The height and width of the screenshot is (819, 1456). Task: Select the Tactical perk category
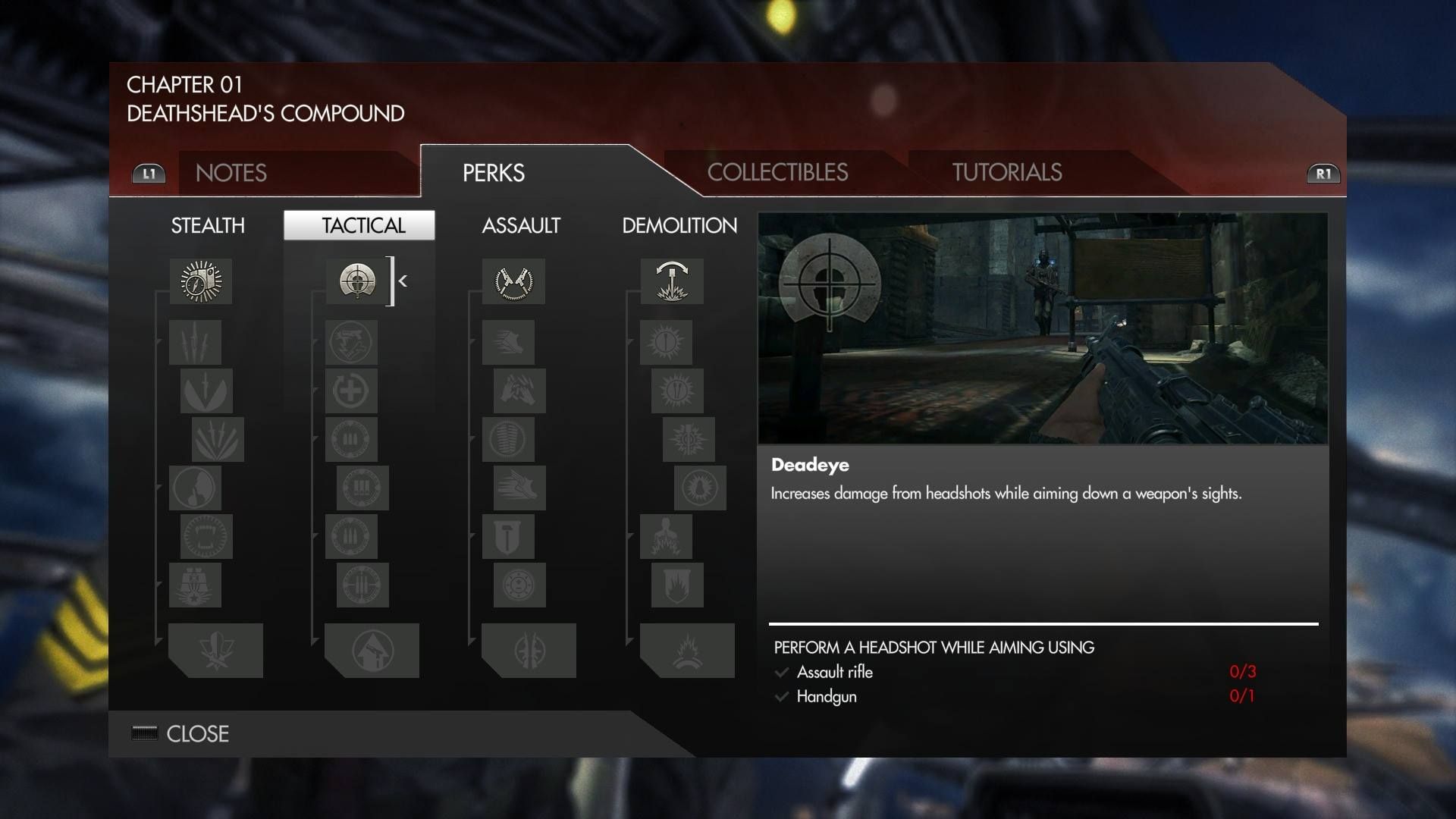click(359, 225)
